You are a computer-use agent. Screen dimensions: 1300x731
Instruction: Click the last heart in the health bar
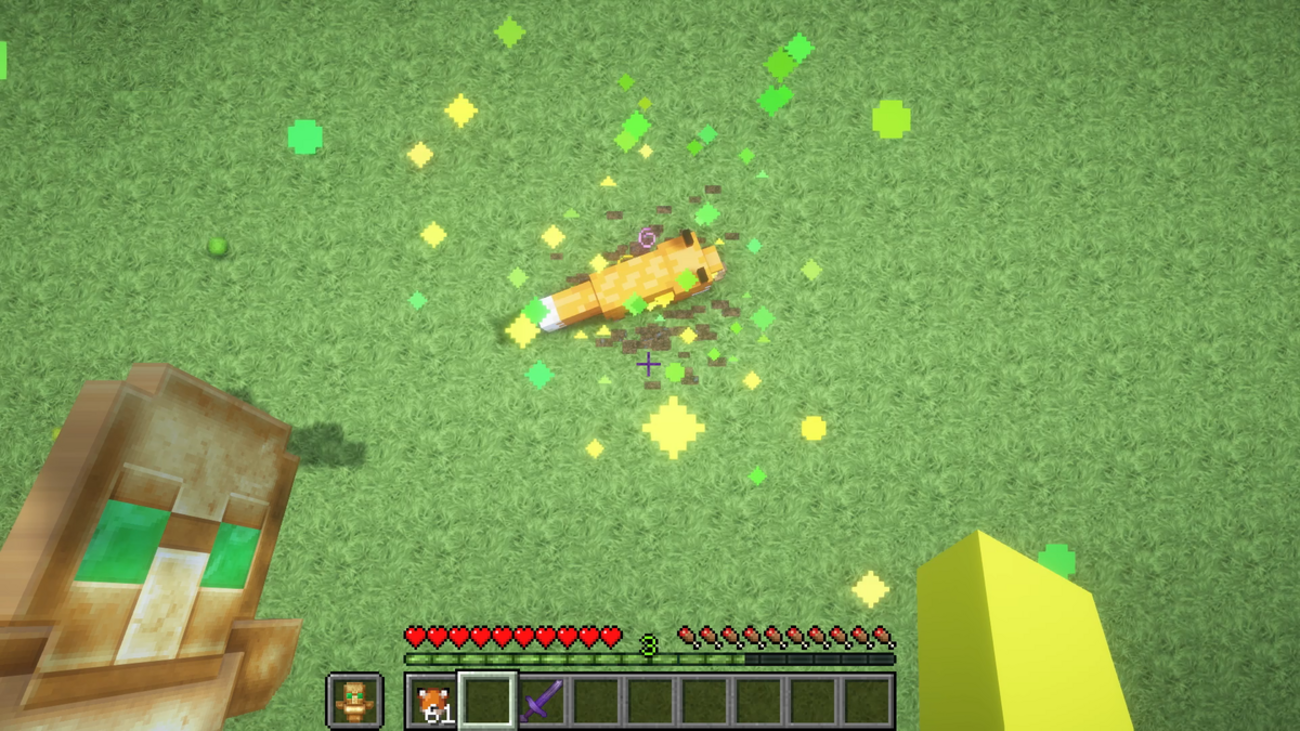pos(609,636)
